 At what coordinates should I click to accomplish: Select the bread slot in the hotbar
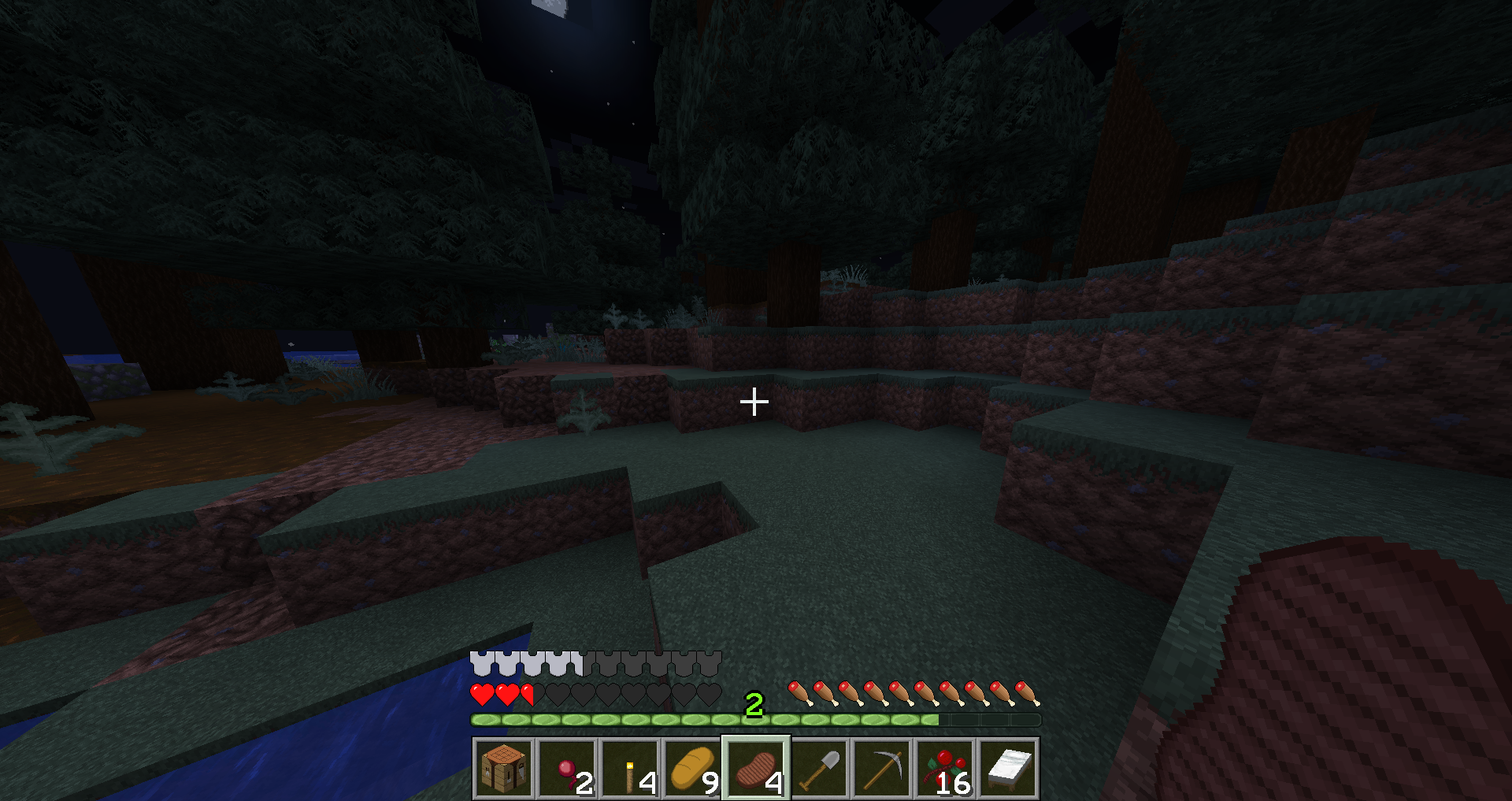(x=693, y=769)
